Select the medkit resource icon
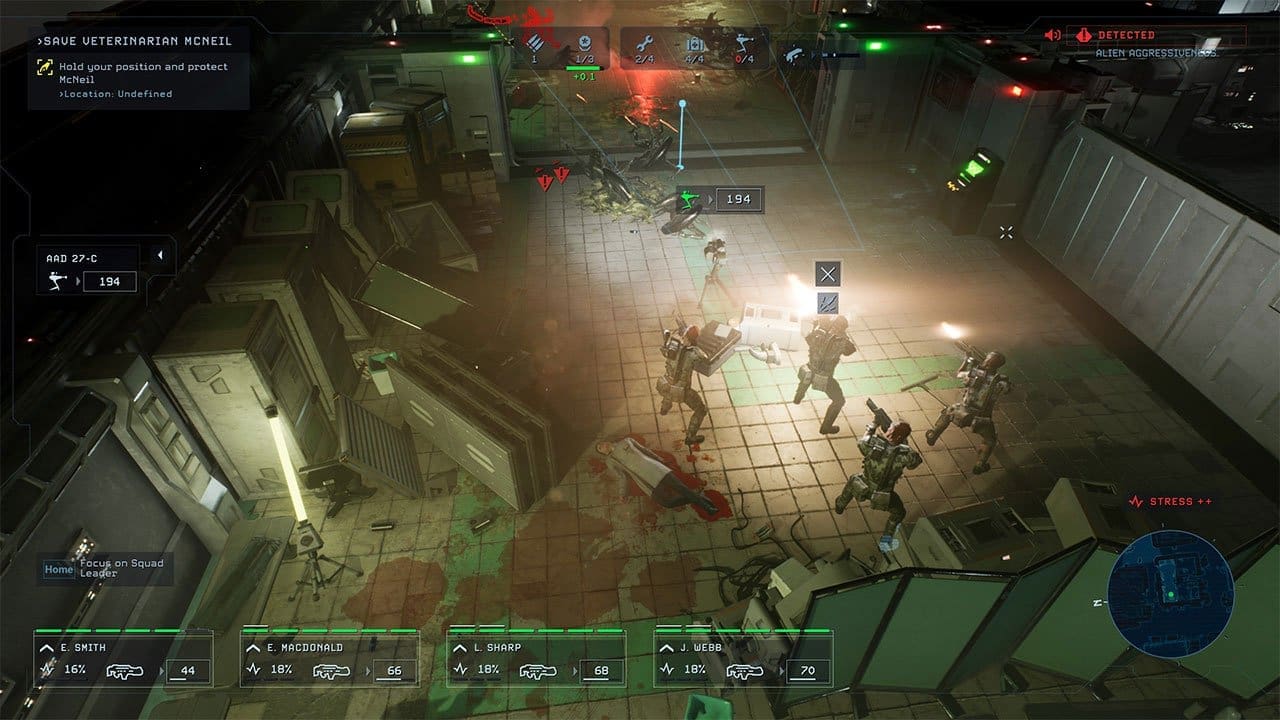Image resolution: width=1280 pixels, height=720 pixels. click(695, 45)
